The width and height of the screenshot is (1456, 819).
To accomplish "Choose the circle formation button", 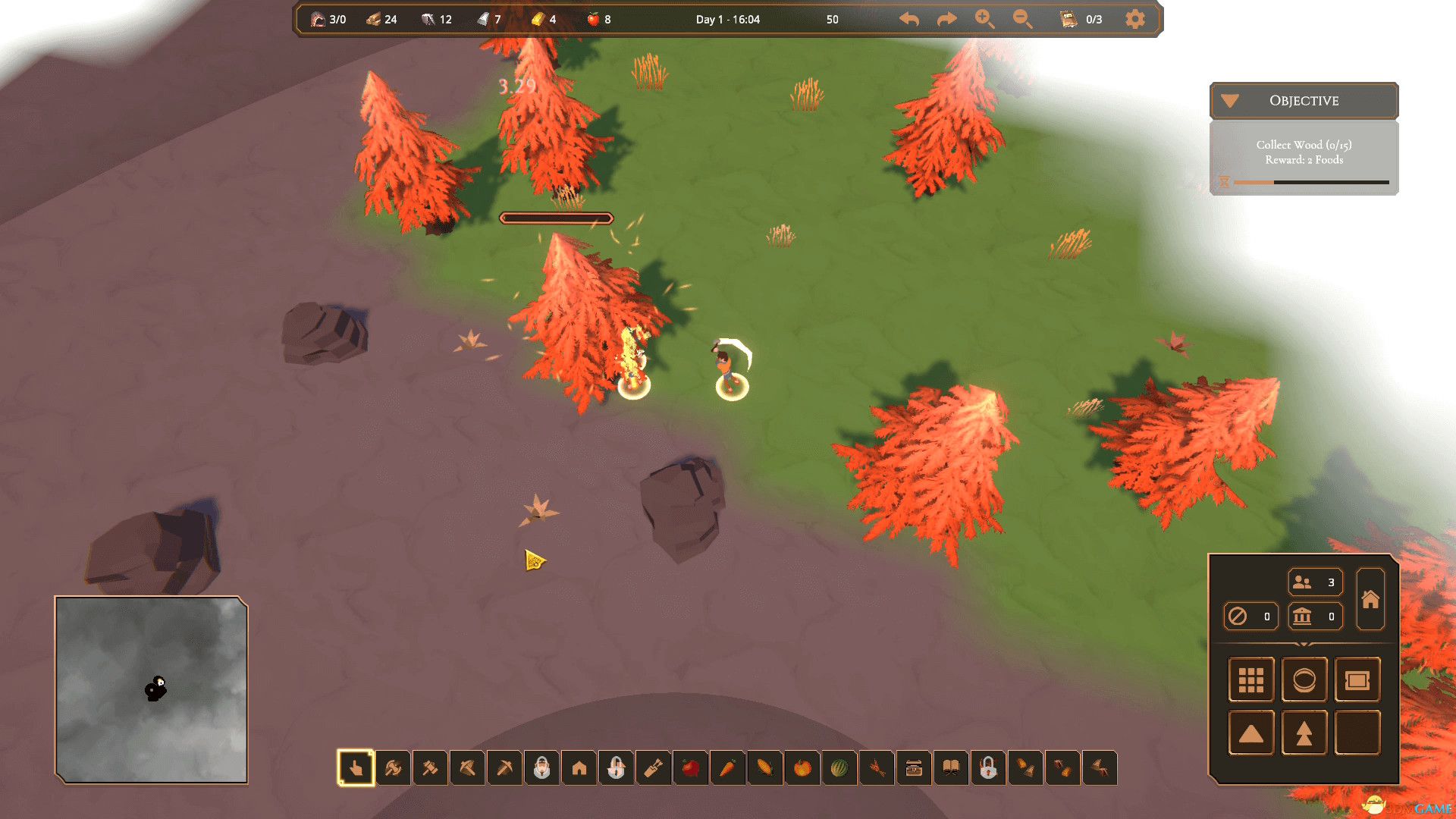I will [x=1304, y=679].
